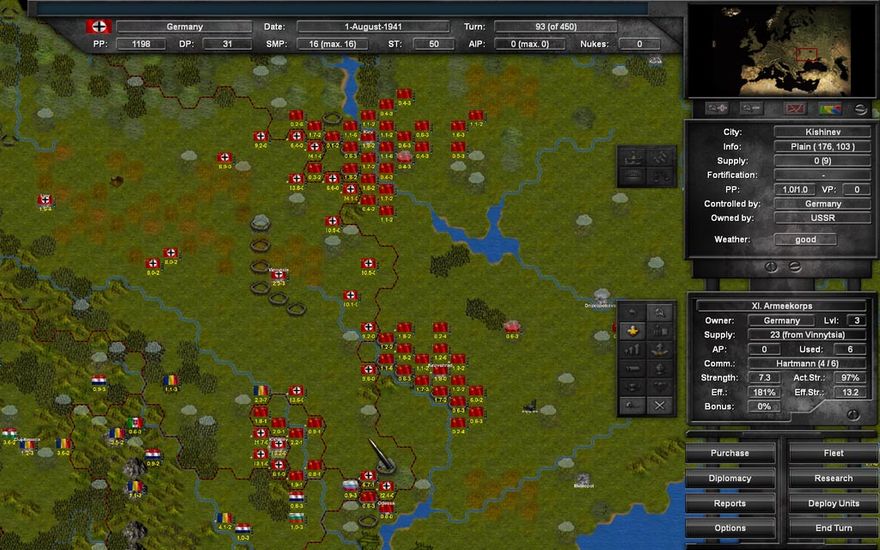Open the Fleet screen
The height and width of the screenshot is (550, 880).
tap(833, 453)
